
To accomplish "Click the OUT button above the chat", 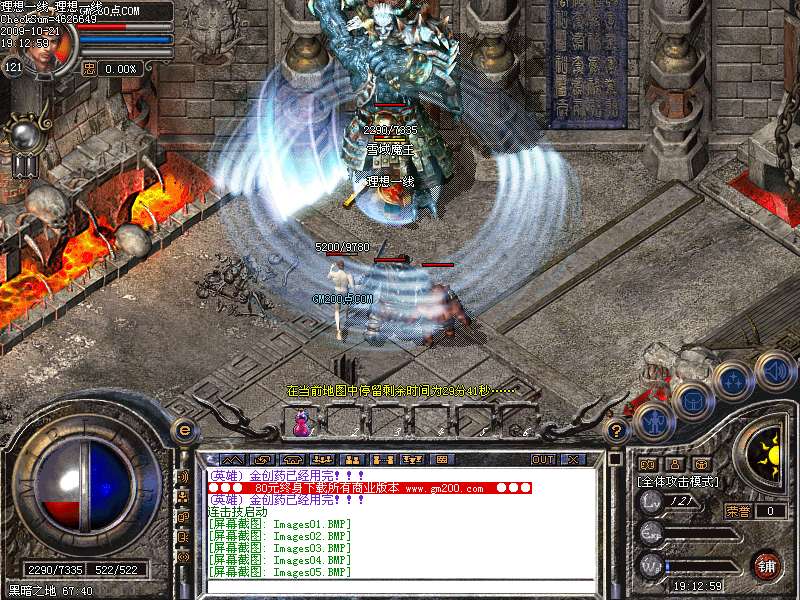I will tap(543, 459).
